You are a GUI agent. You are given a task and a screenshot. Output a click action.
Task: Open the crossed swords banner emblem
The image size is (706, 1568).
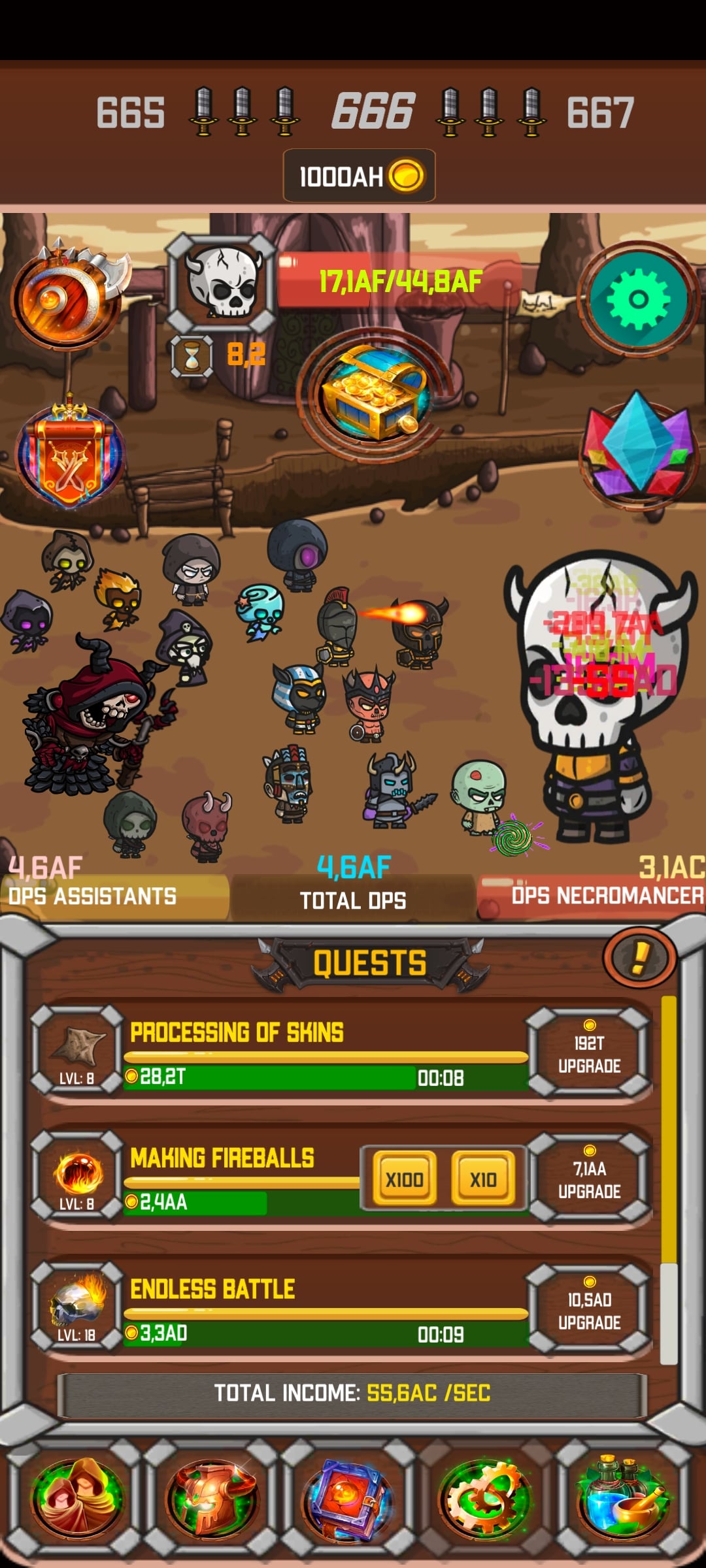69,455
